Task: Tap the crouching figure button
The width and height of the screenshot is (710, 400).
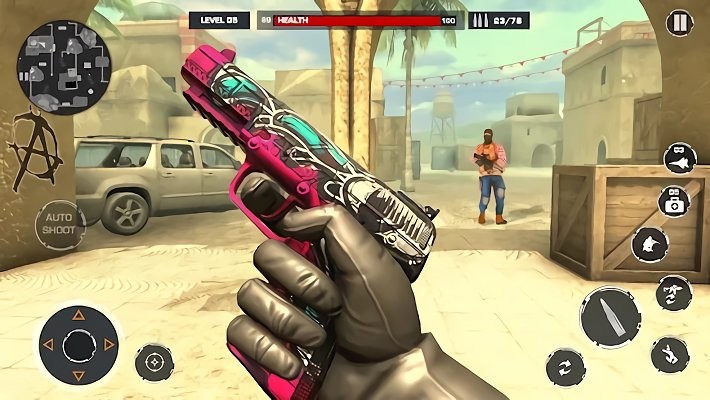Action: [670, 354]
